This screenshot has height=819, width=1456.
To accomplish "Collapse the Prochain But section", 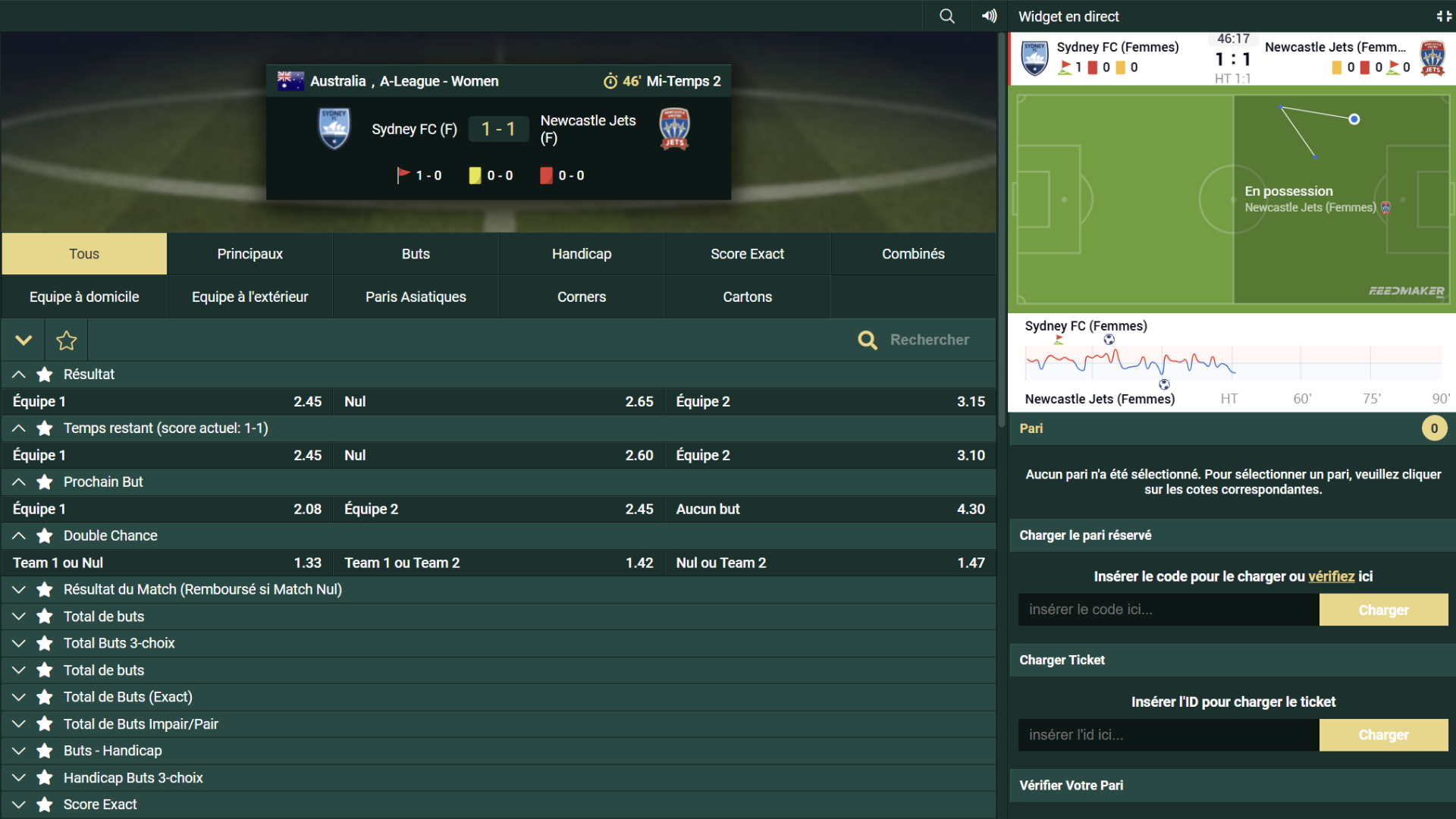I will (19, 482).
